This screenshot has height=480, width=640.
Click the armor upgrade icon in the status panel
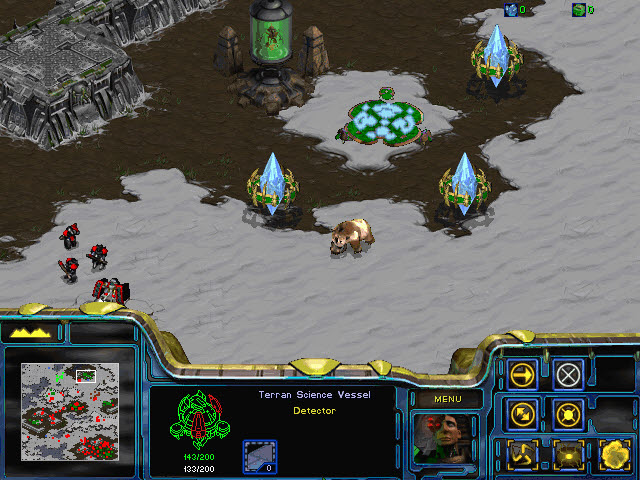click(260, 456)
